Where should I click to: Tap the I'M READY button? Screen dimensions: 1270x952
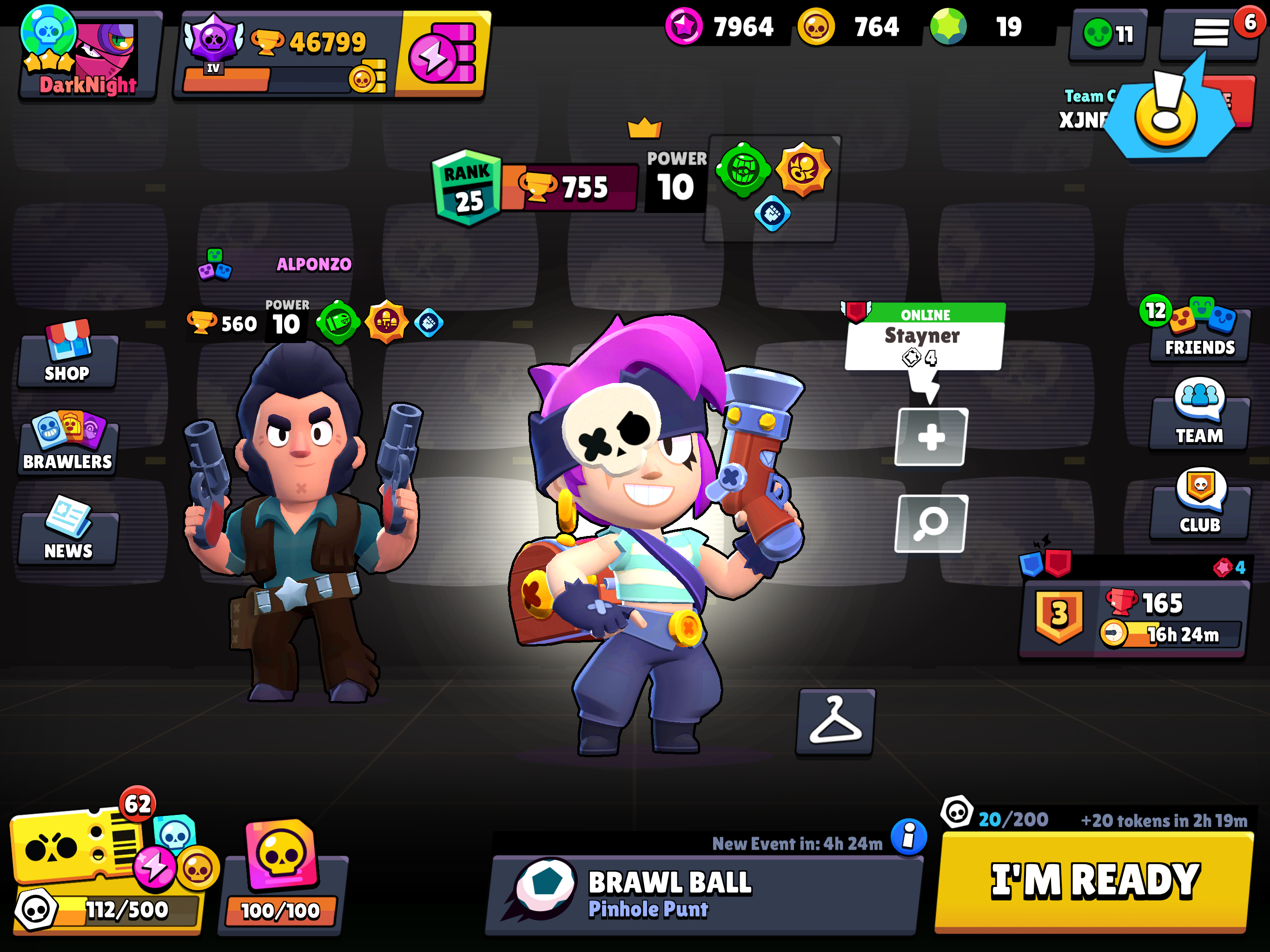(x=1094, y=881)
